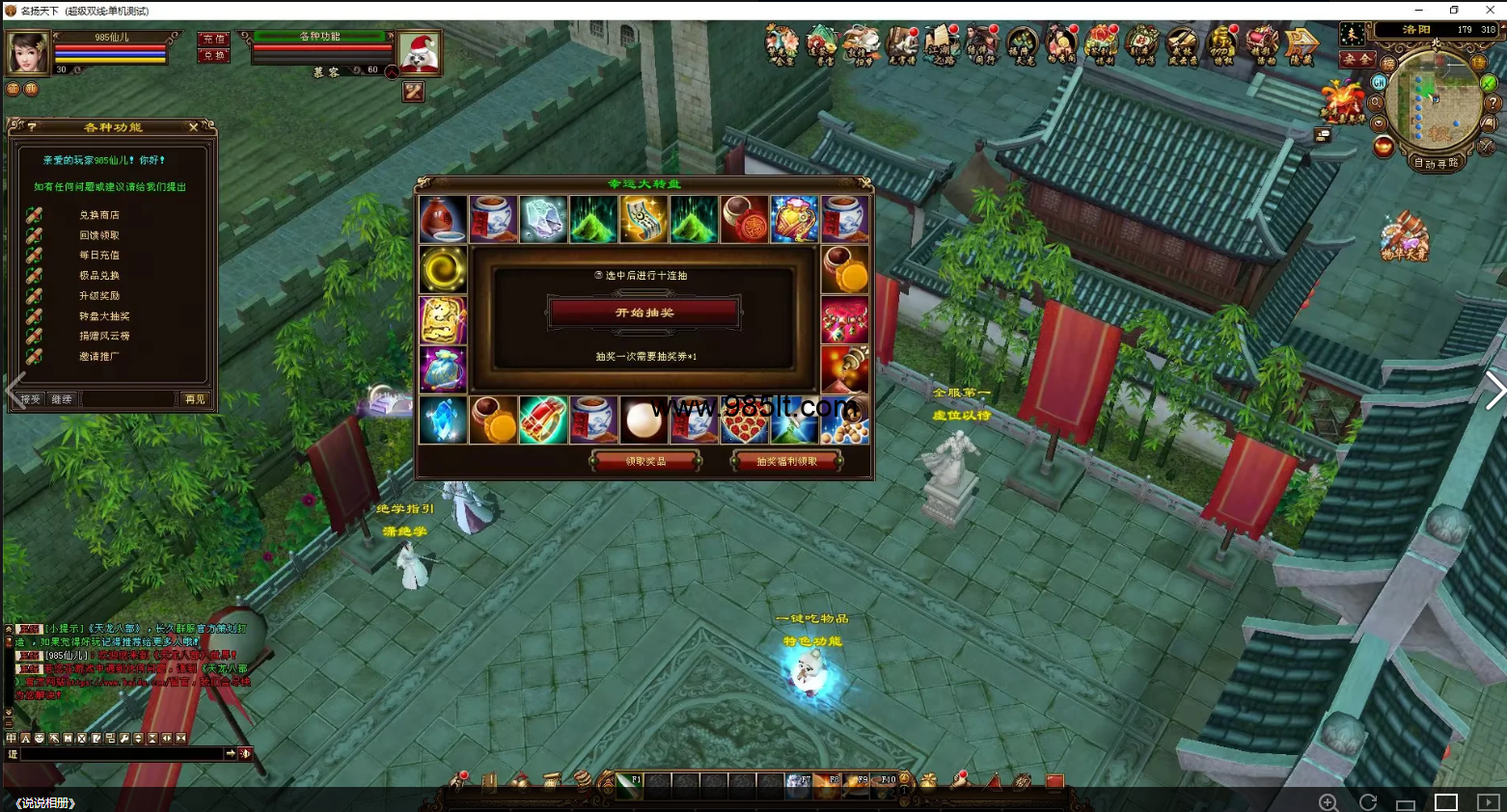Choose 兑换商店 from the function list
Viewport: 1507px width, 812px height.
[98, 215]
